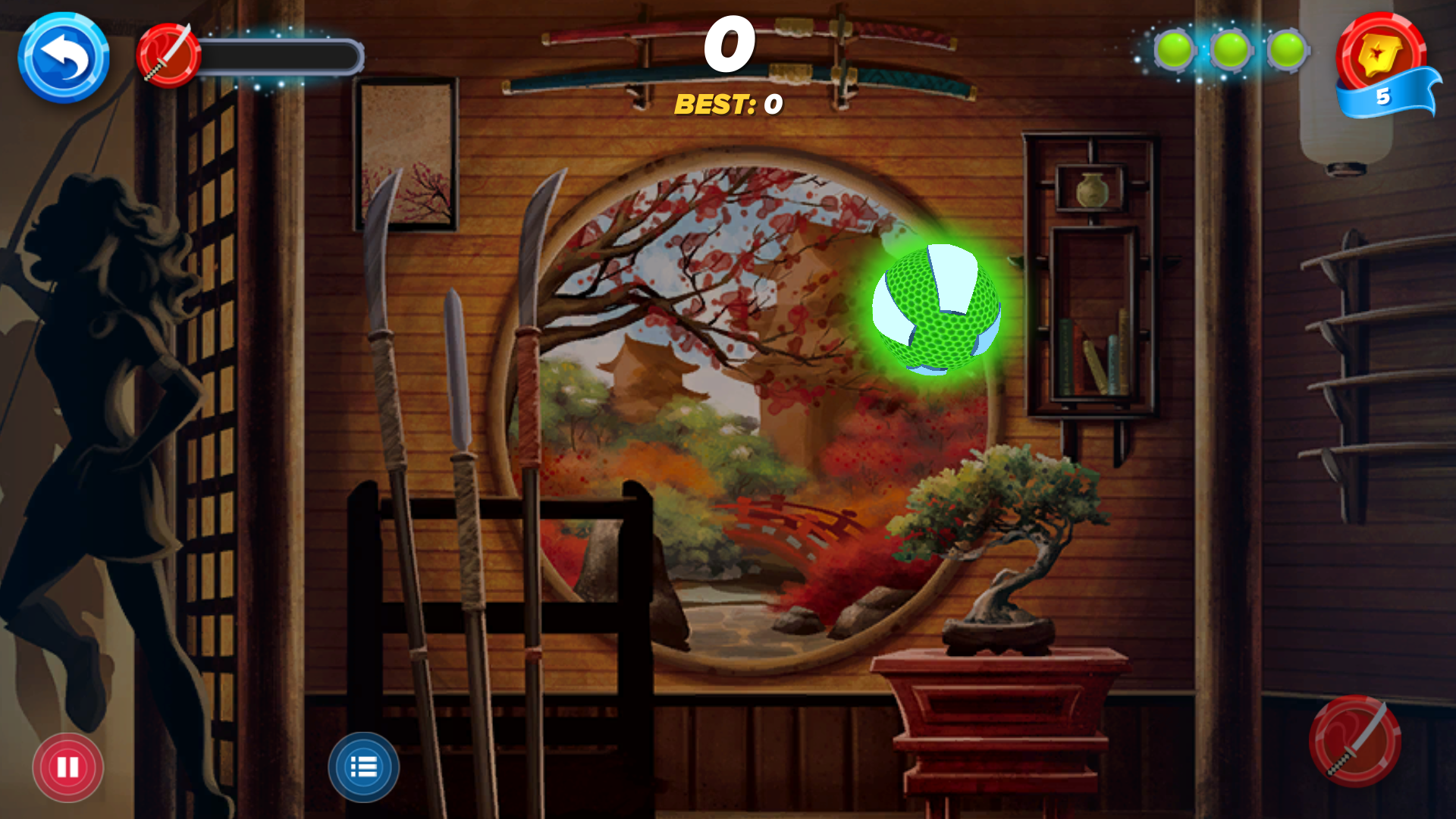Open the red gold-token badge showing 5
Image resolution: width=1456 pixels, height=819 pixels.
click(1382, 61)
